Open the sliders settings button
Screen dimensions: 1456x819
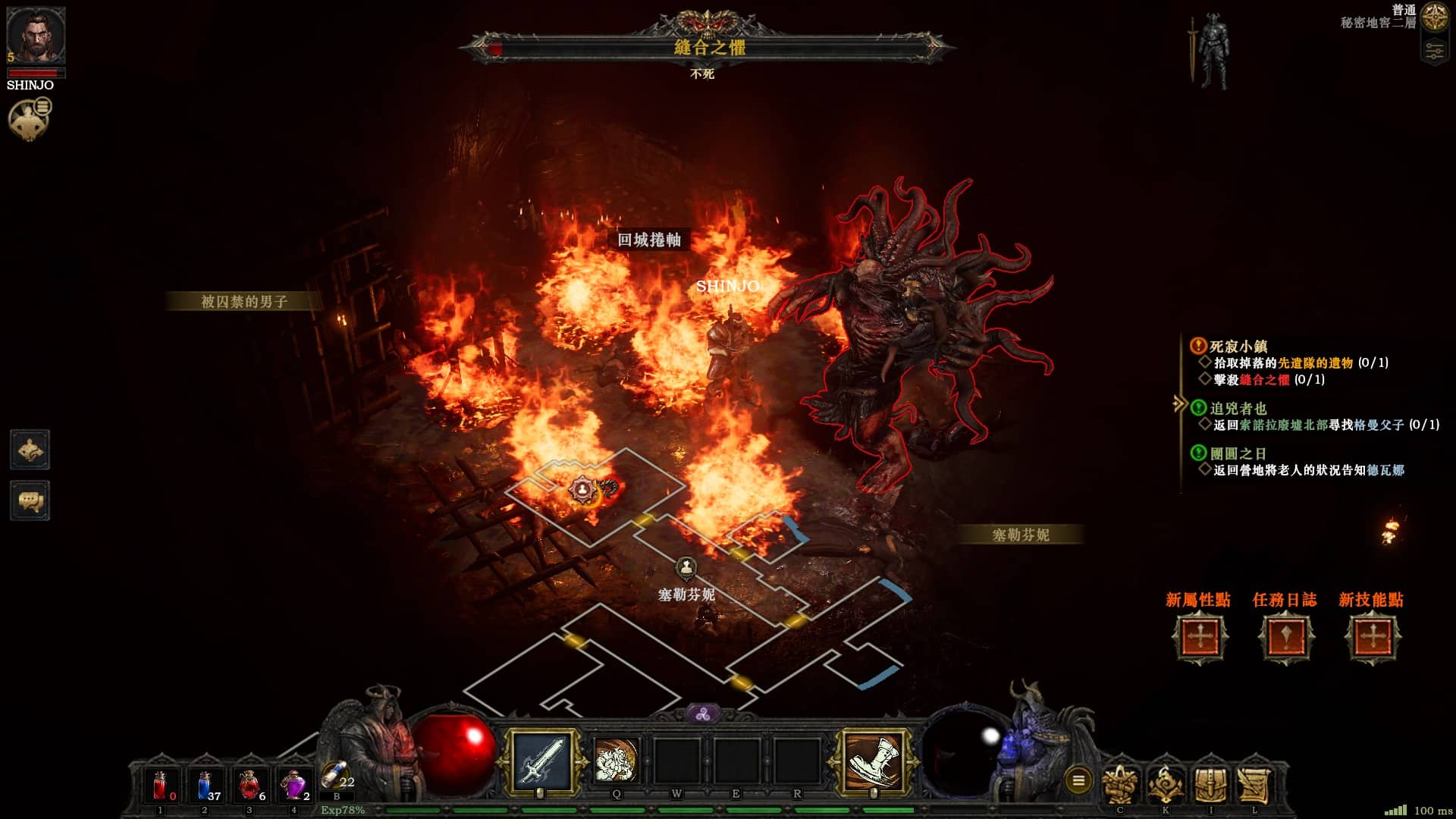1434,51
